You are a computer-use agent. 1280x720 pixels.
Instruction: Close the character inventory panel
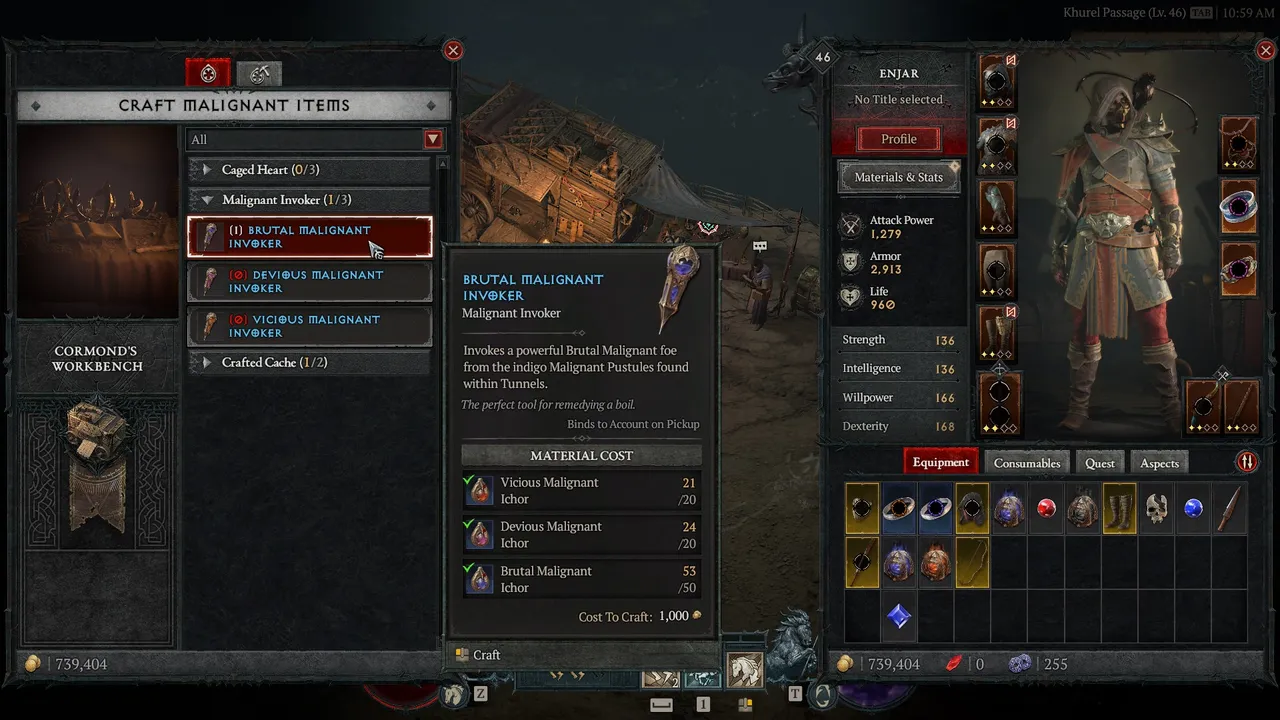[1264, 50]
